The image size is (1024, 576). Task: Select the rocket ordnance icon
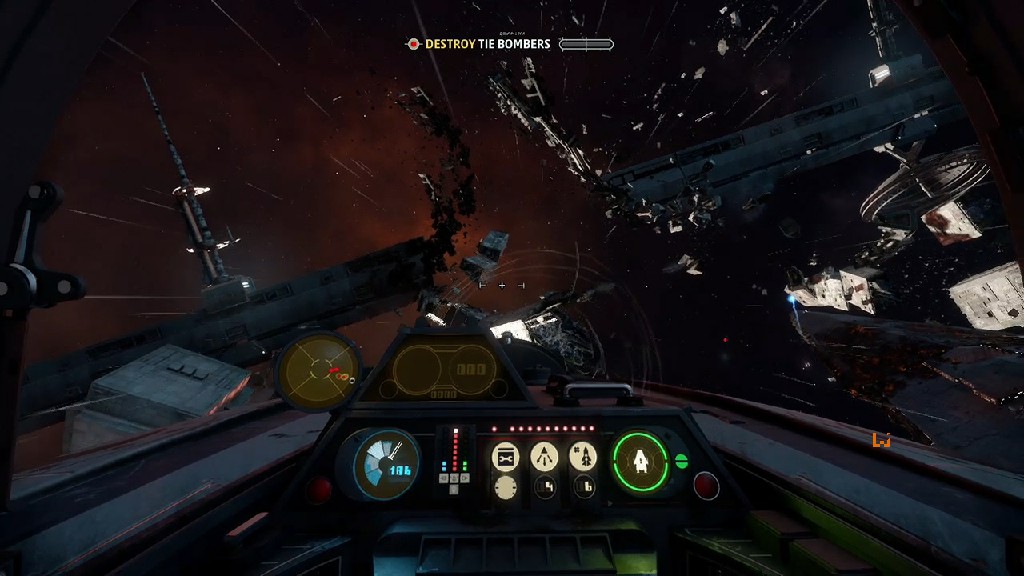click(x=583, y=457)
